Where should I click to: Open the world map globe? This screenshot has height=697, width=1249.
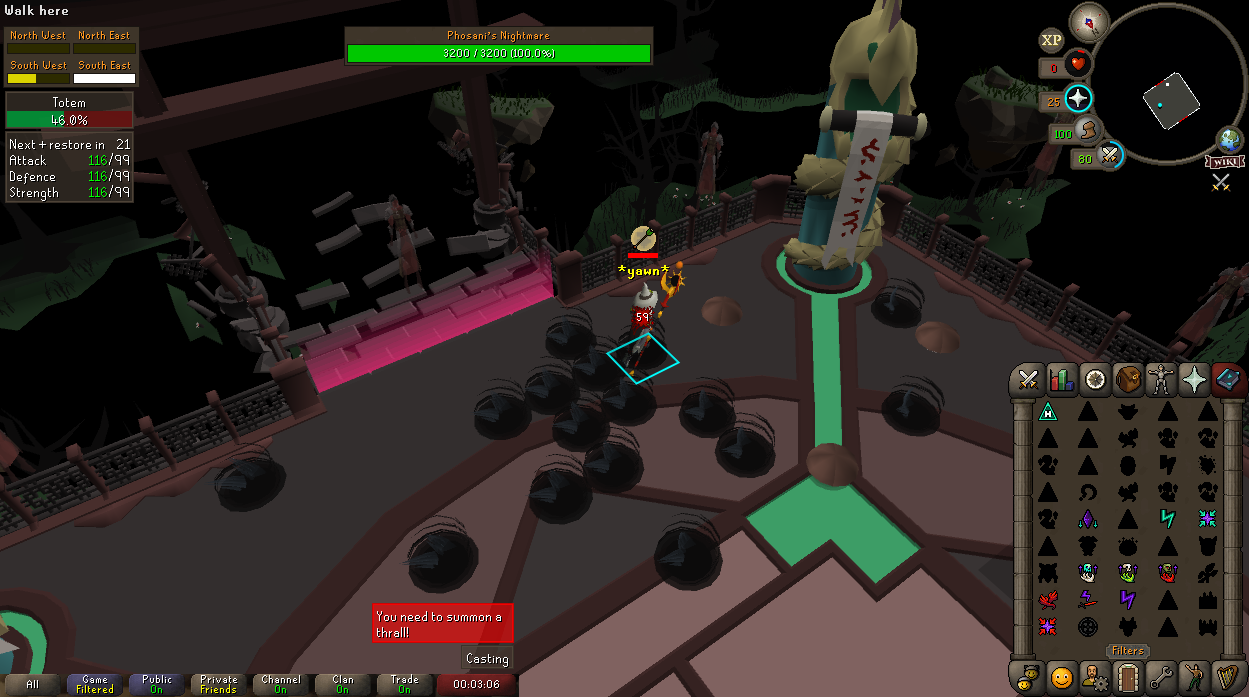coord(1229,139)
